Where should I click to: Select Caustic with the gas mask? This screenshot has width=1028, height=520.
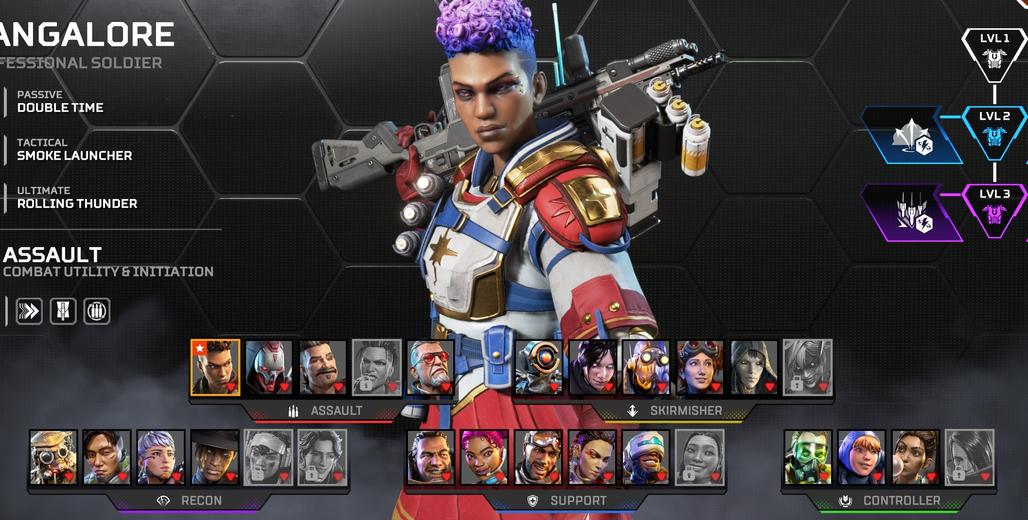pos(808,457)
